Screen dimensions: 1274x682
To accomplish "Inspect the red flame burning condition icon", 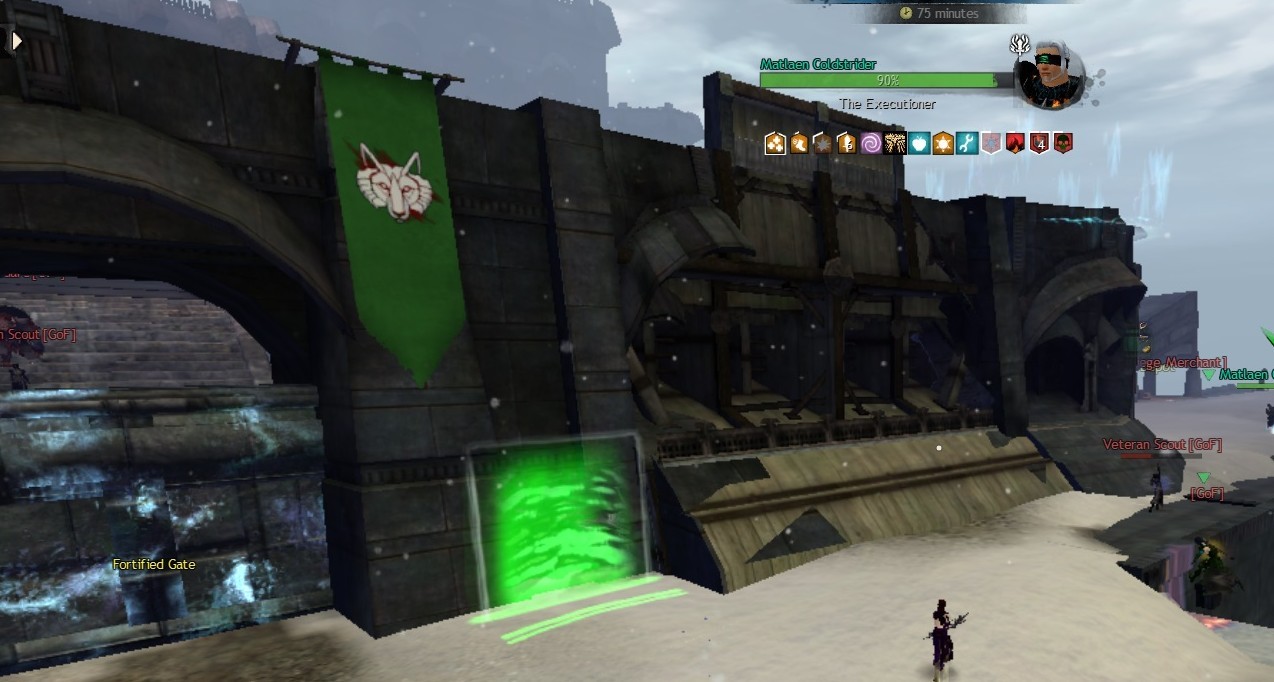I will 1015,144.
